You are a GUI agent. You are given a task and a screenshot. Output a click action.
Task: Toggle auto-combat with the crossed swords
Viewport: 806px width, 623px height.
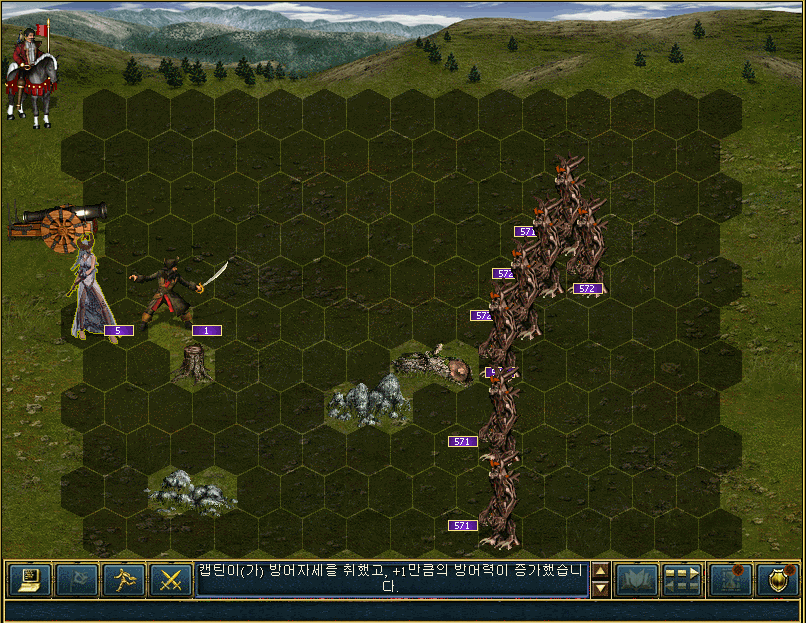[171, 579]
